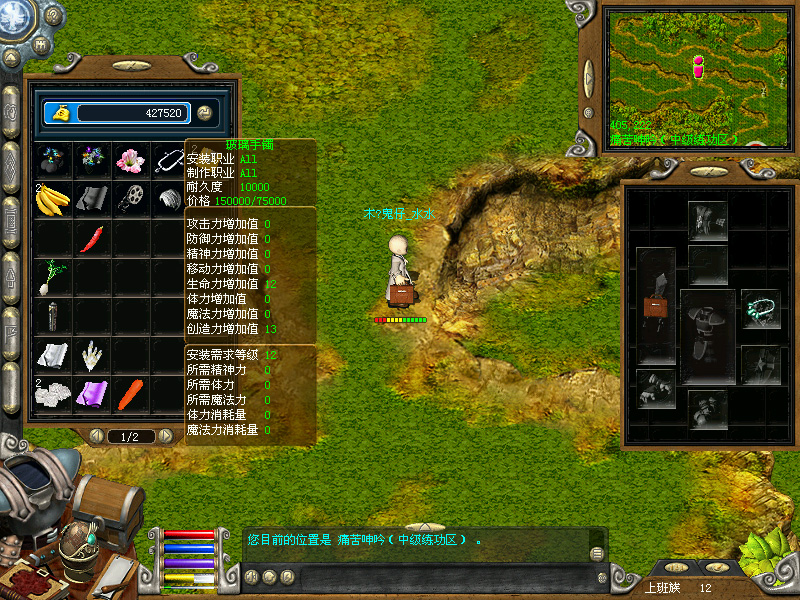This screenshot has height=600, width=800.
Task: Select the equipped glass bracelet slot
Action: coord(760,309)
